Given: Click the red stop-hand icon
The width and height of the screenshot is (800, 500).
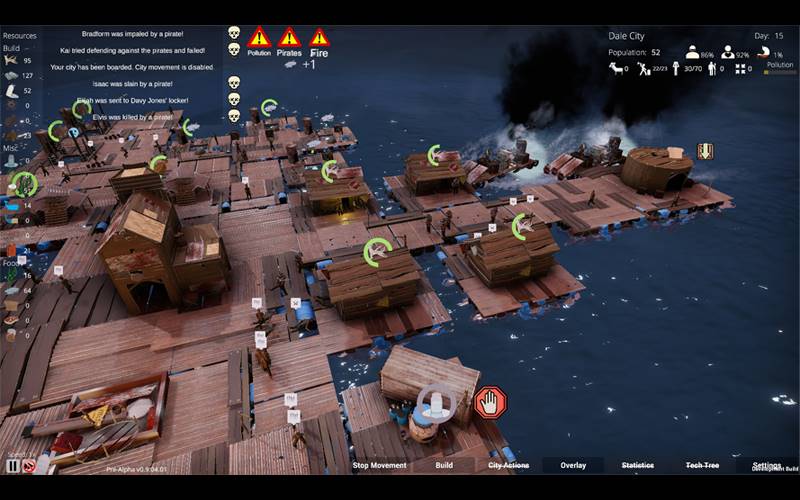Looking at the screenshot, I should pos(490,403).
